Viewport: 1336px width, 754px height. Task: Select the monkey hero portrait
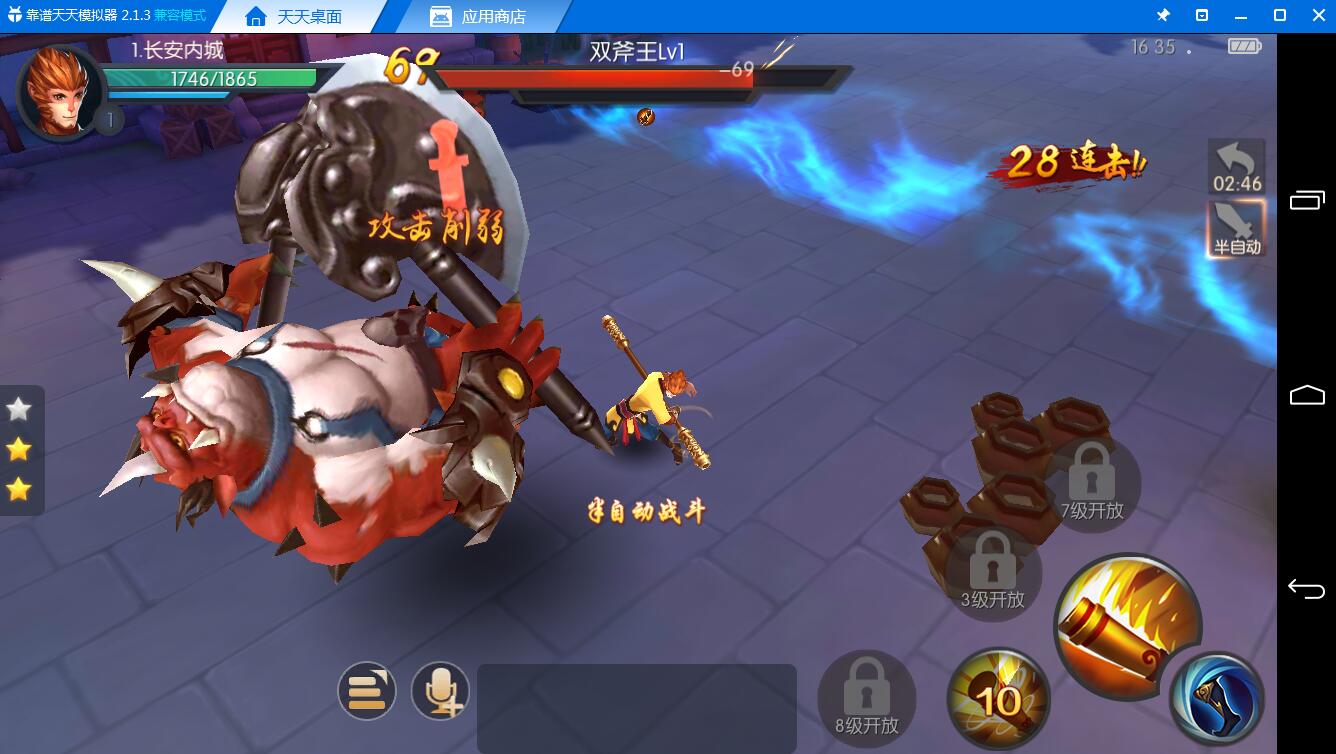(x=58, y=92)
